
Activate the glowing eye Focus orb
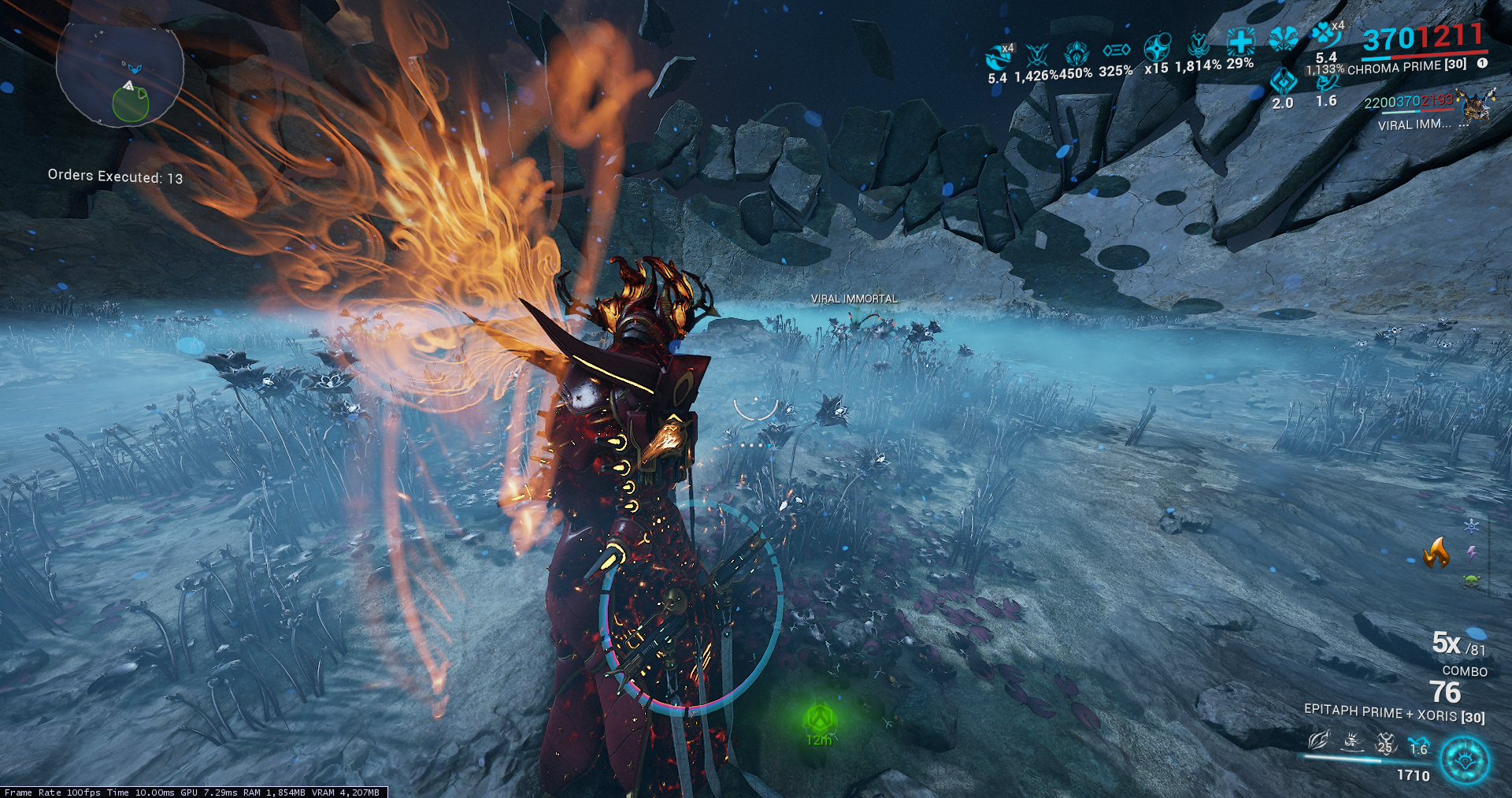(x=1465, y=761)
